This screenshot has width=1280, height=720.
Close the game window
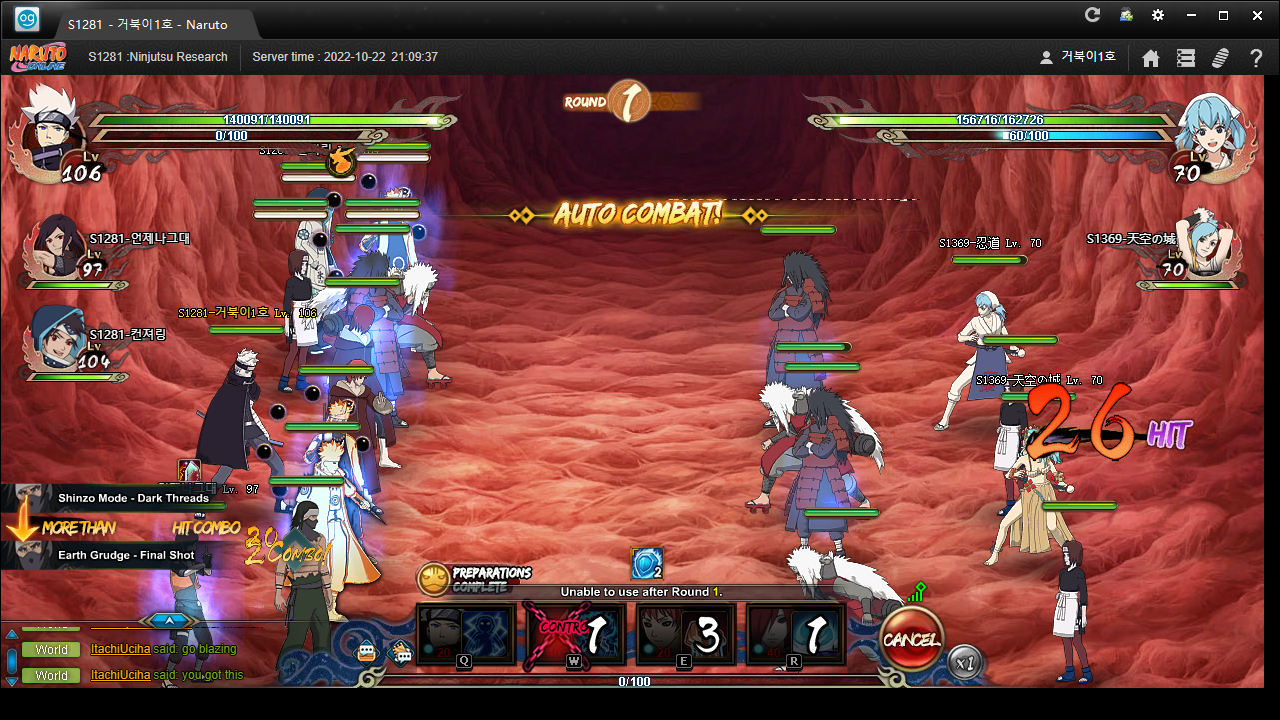coord(1257,15)
